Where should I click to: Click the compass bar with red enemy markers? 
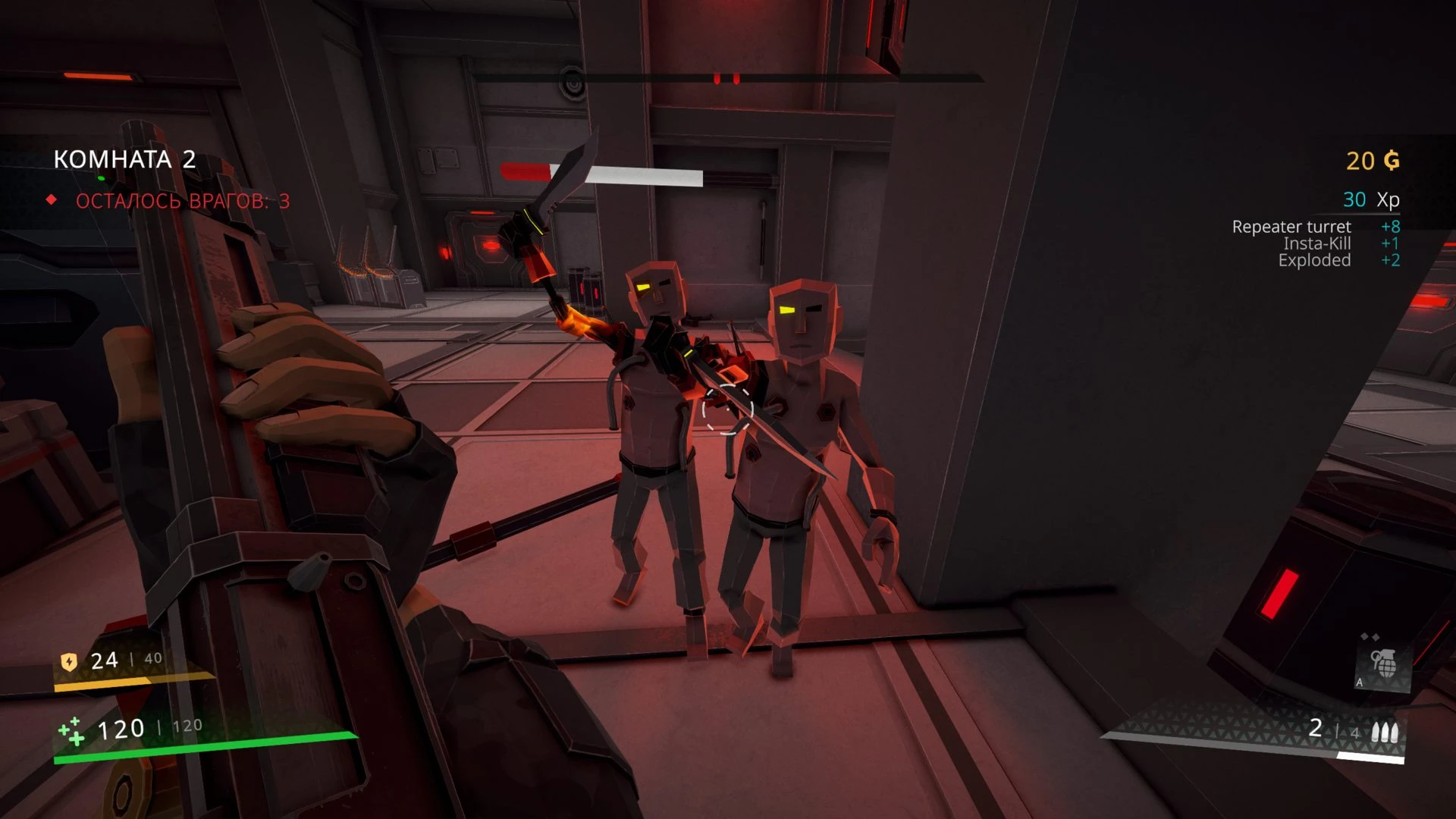pos(726,78)
